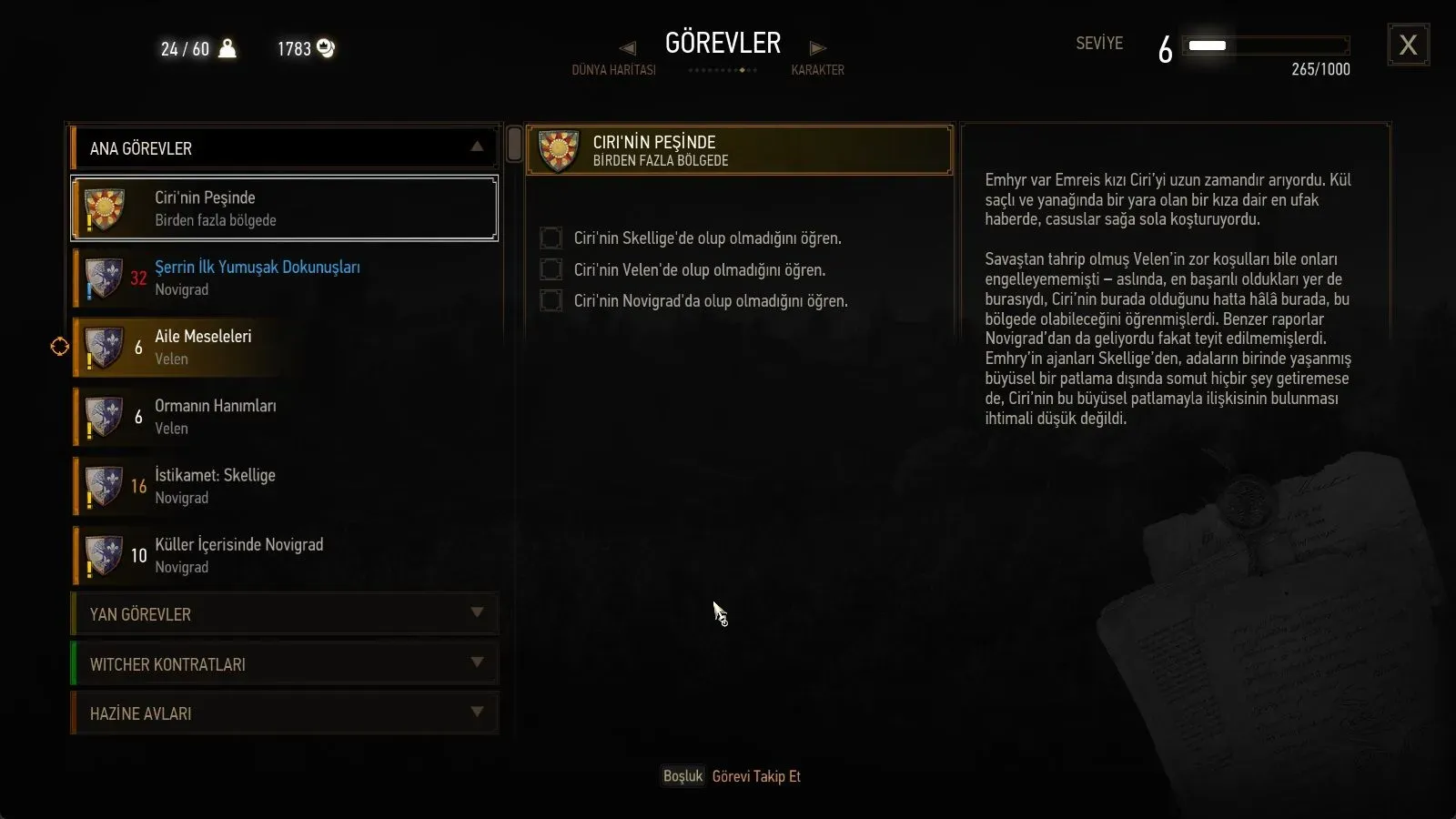Click the Skellige objective checkbox
The image size is (1456, 819).
(551, 238)
